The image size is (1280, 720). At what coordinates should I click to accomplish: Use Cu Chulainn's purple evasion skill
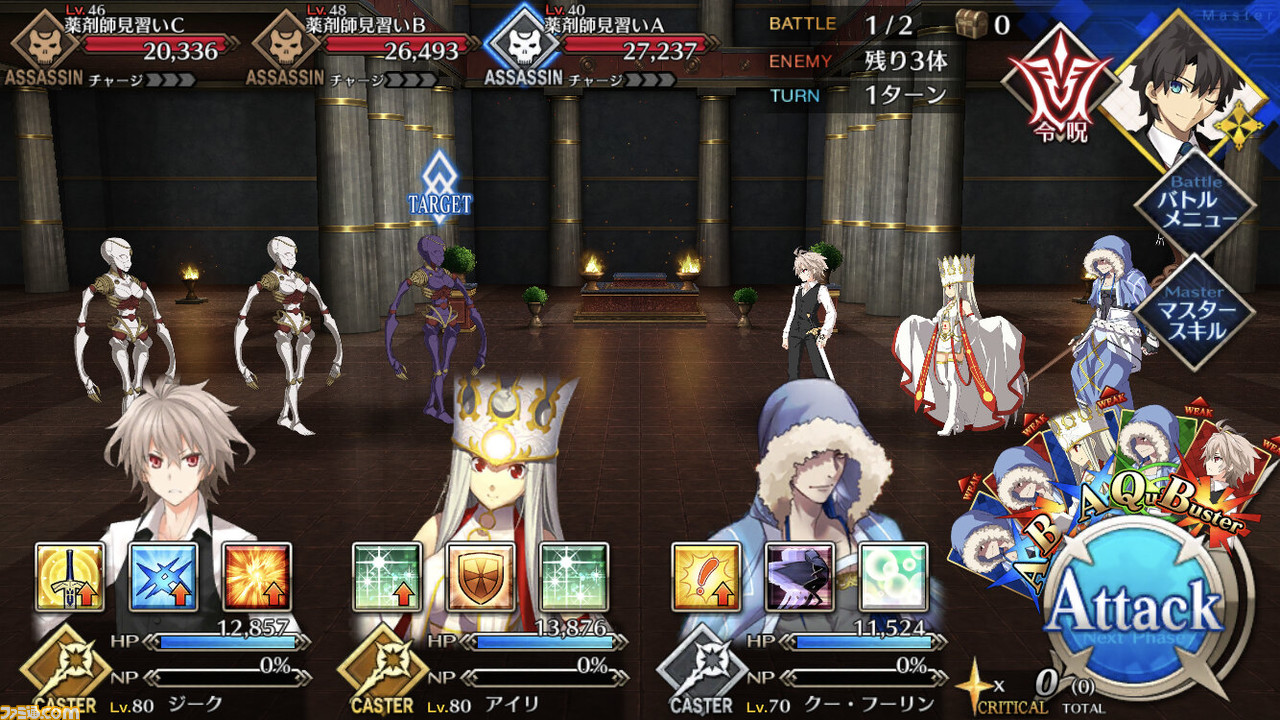(x=798, y=577)
